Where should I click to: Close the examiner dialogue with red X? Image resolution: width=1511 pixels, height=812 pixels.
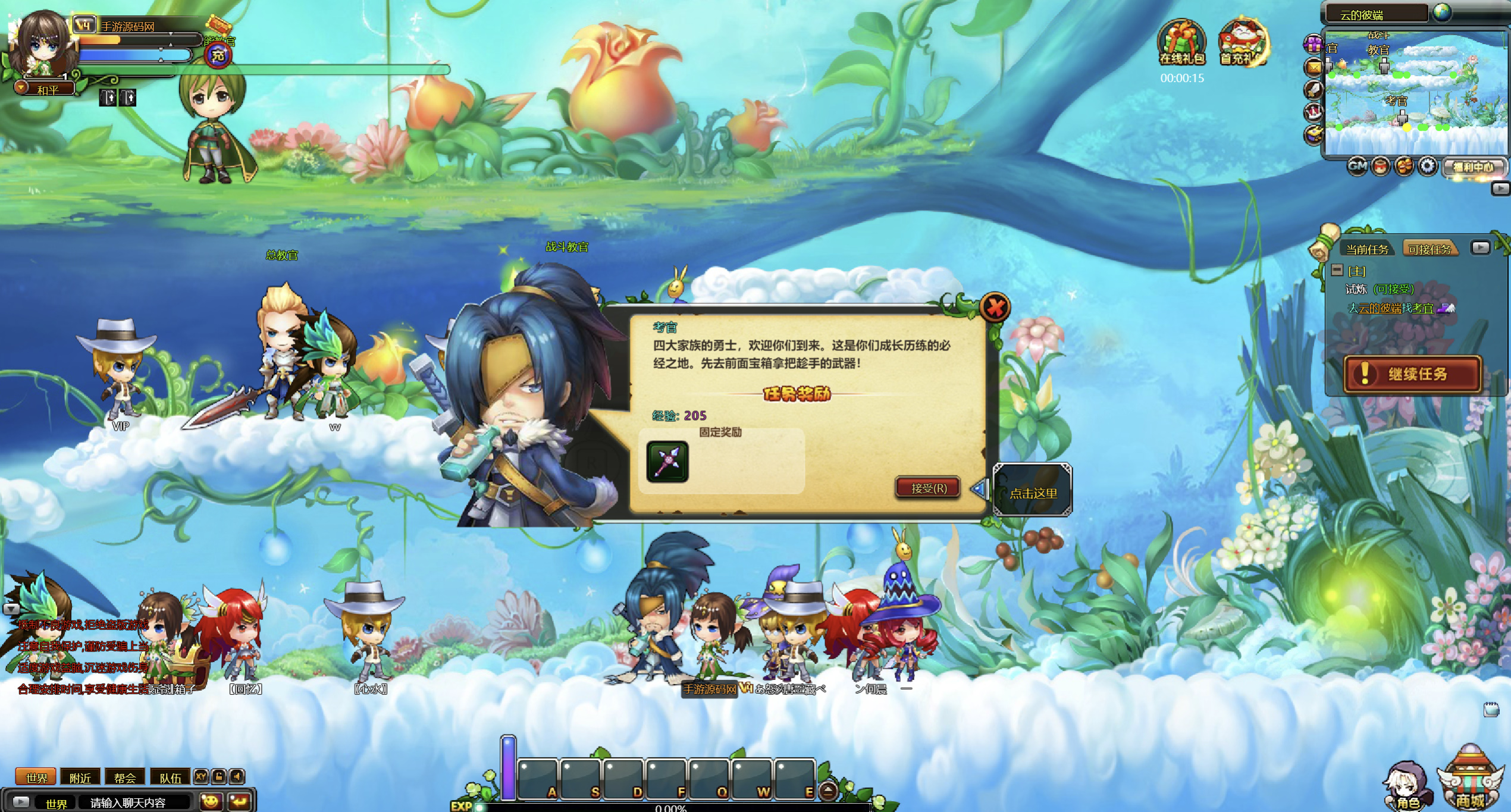[x=995, y=308]
